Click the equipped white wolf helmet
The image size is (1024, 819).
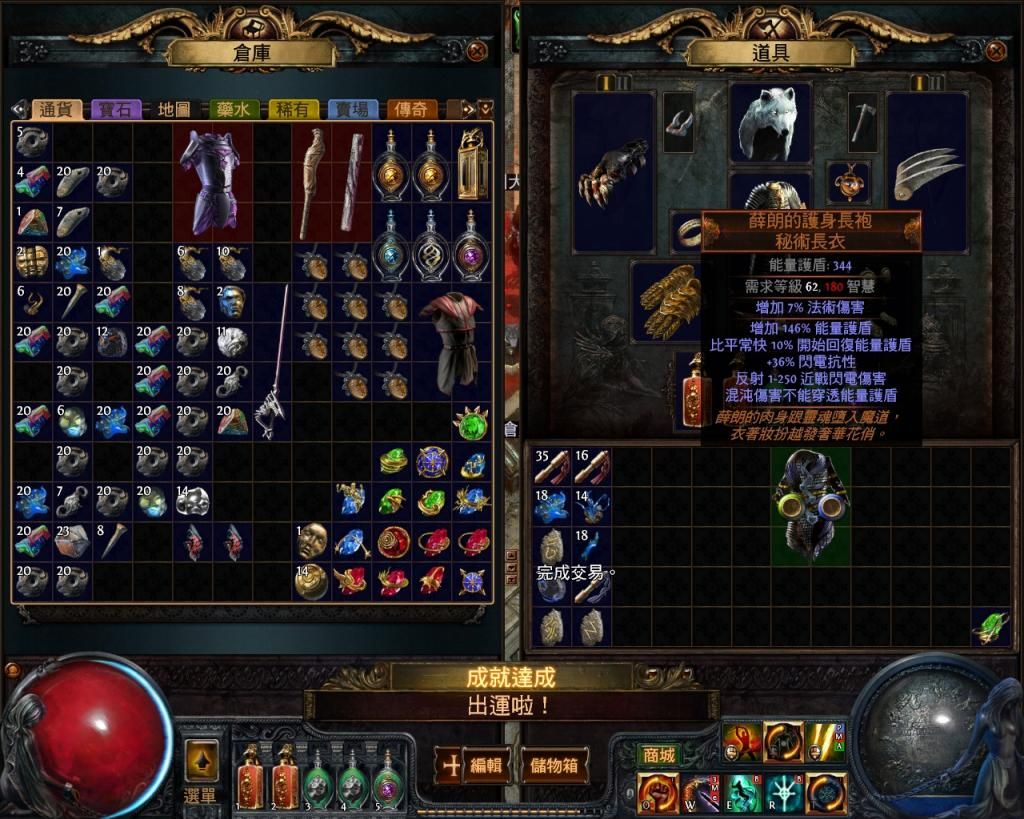769,122
